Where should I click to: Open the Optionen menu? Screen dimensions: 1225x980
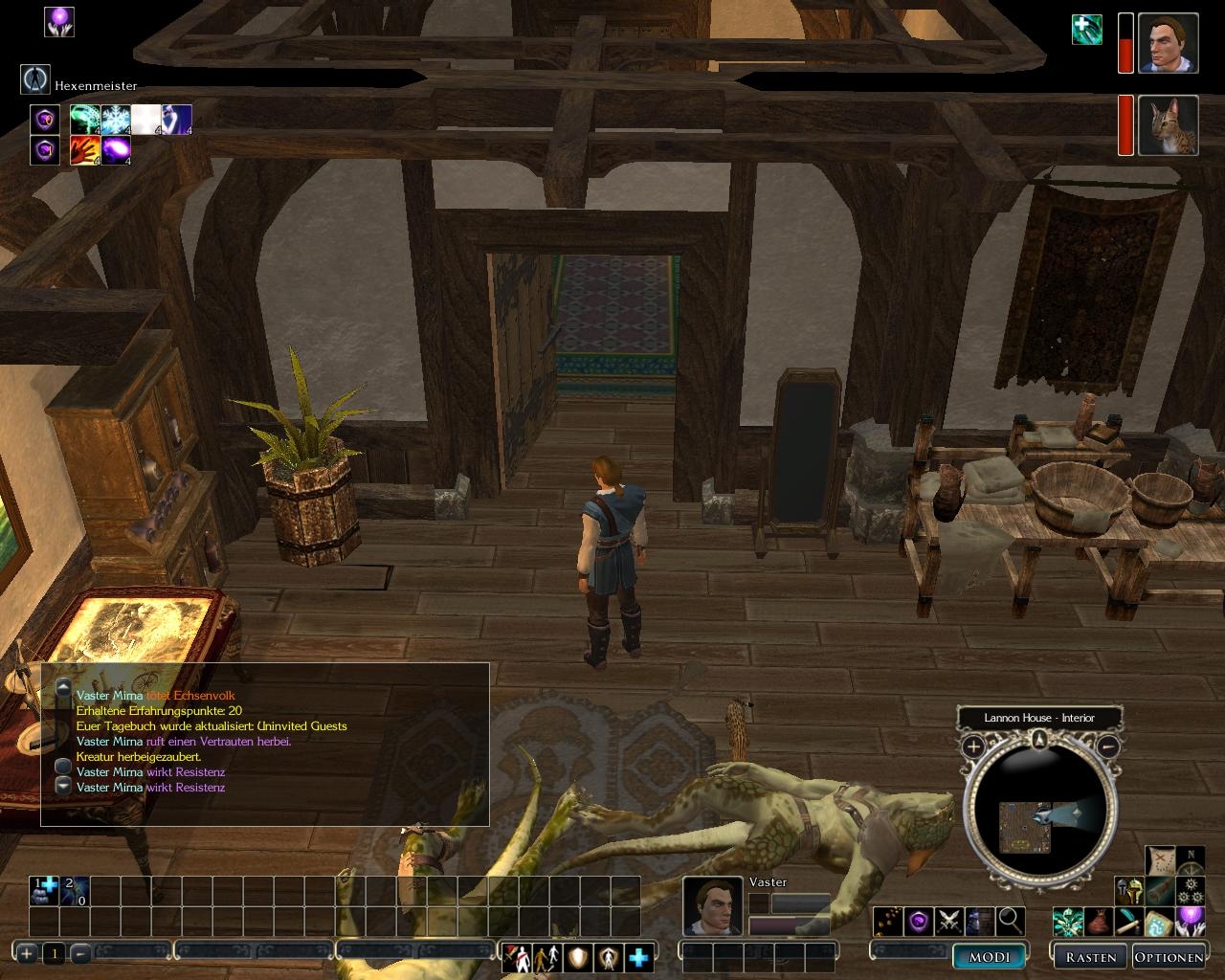(1168, 956)
